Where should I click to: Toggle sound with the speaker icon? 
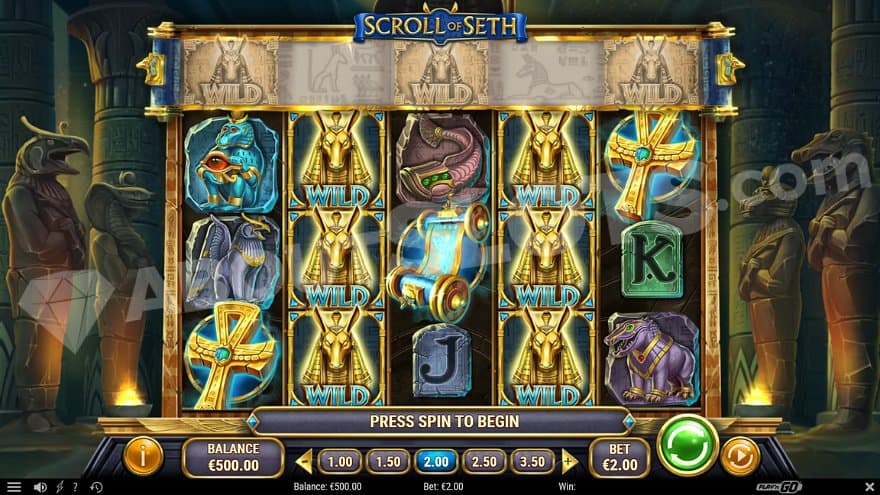pos(40,487)
